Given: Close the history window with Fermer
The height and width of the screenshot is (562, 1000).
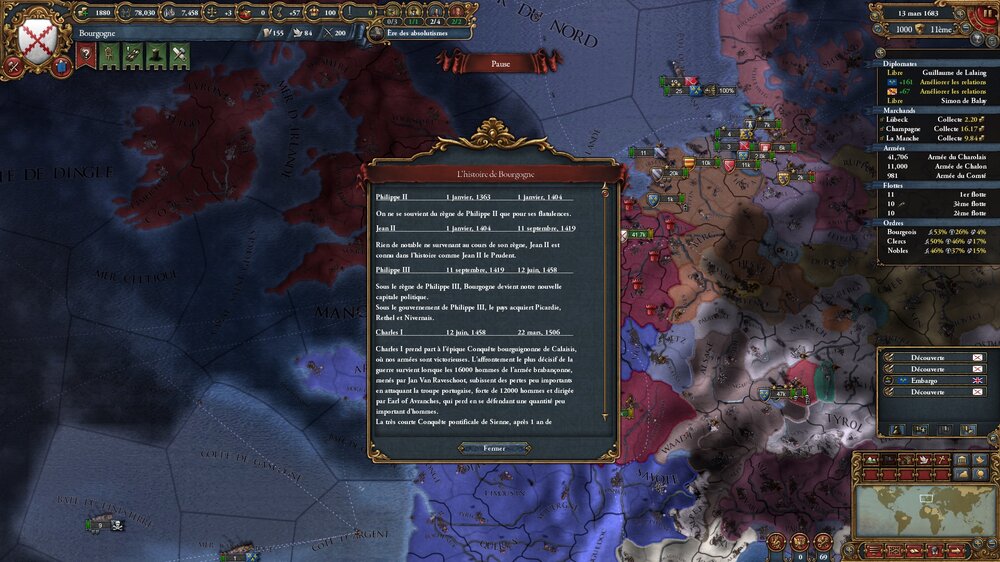Looking at the screenshot, I should click(x=493, y=448).
